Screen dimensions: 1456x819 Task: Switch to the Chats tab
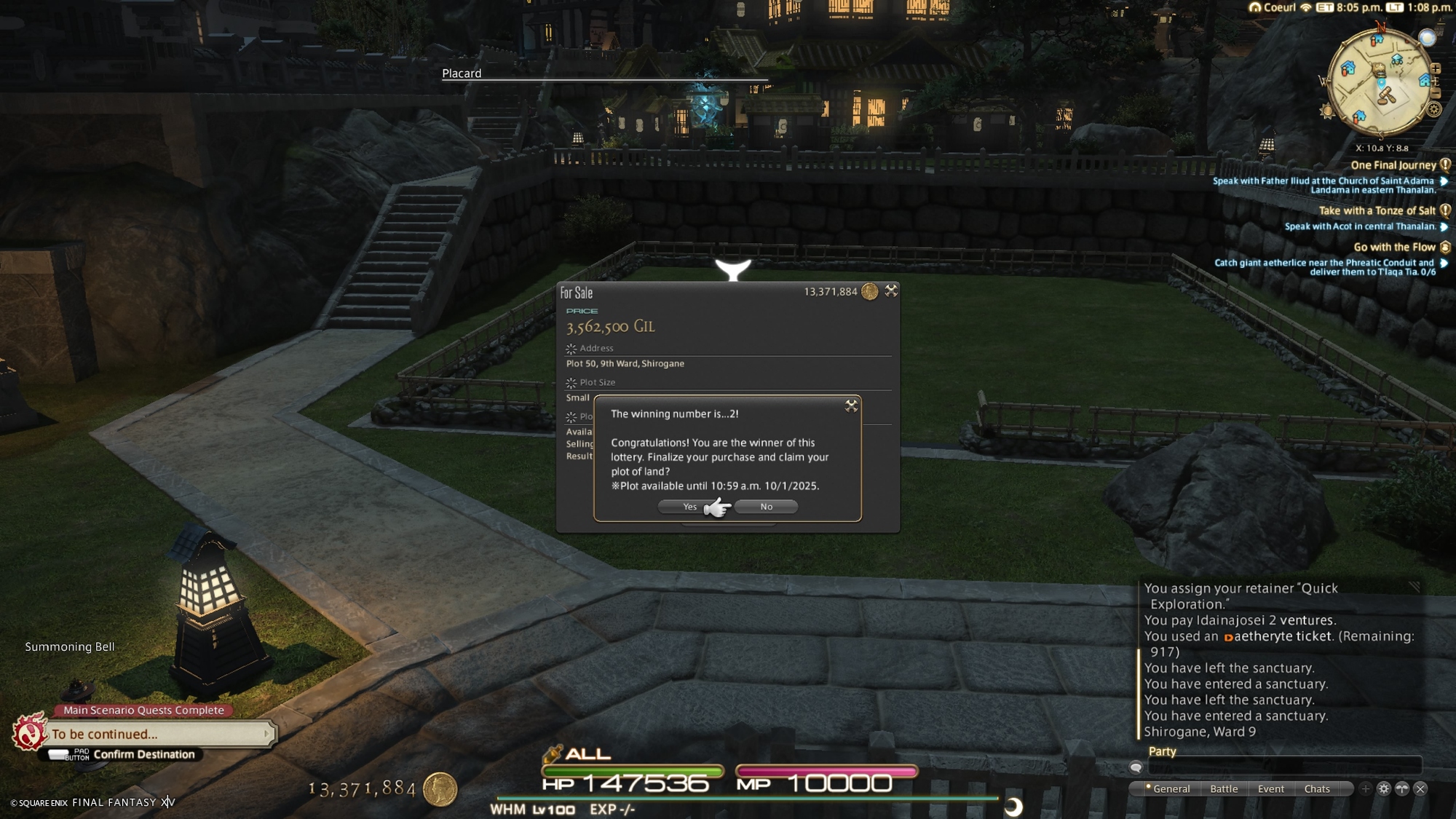(x=1317, y=789)
